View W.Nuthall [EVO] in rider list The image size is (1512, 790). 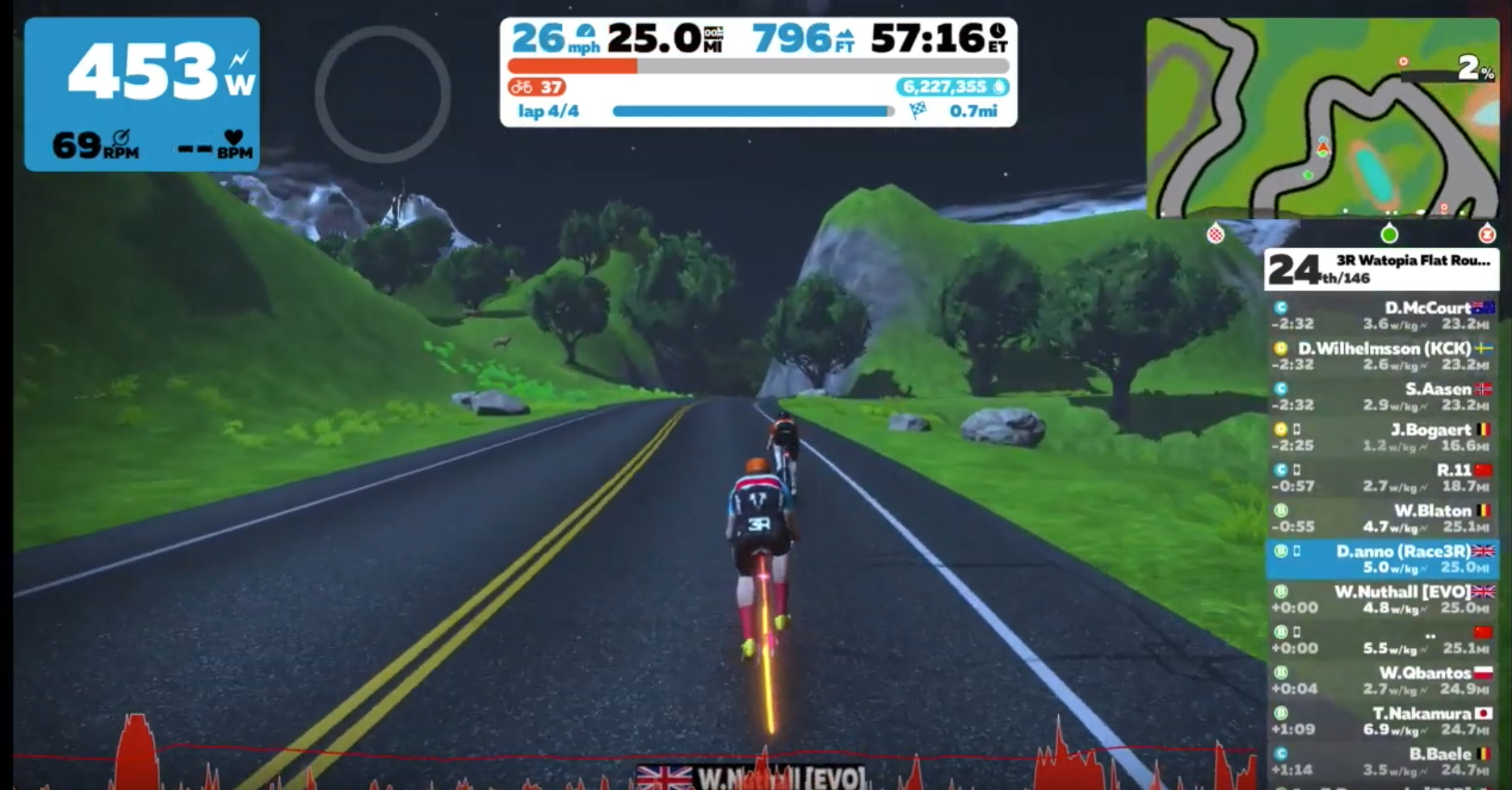[x=1382, y=599]
